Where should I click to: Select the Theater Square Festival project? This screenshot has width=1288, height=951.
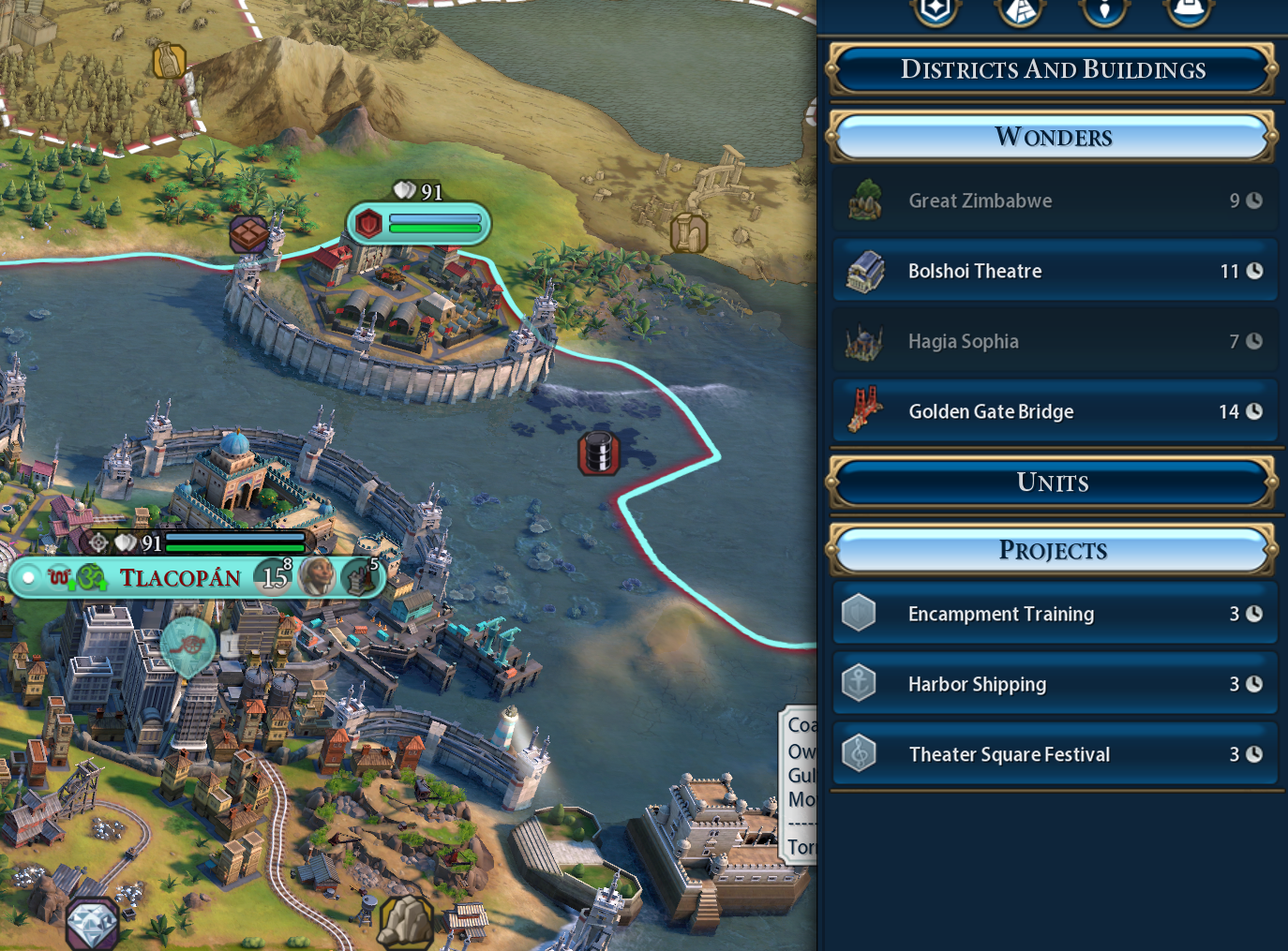(x=1055, y=754)
